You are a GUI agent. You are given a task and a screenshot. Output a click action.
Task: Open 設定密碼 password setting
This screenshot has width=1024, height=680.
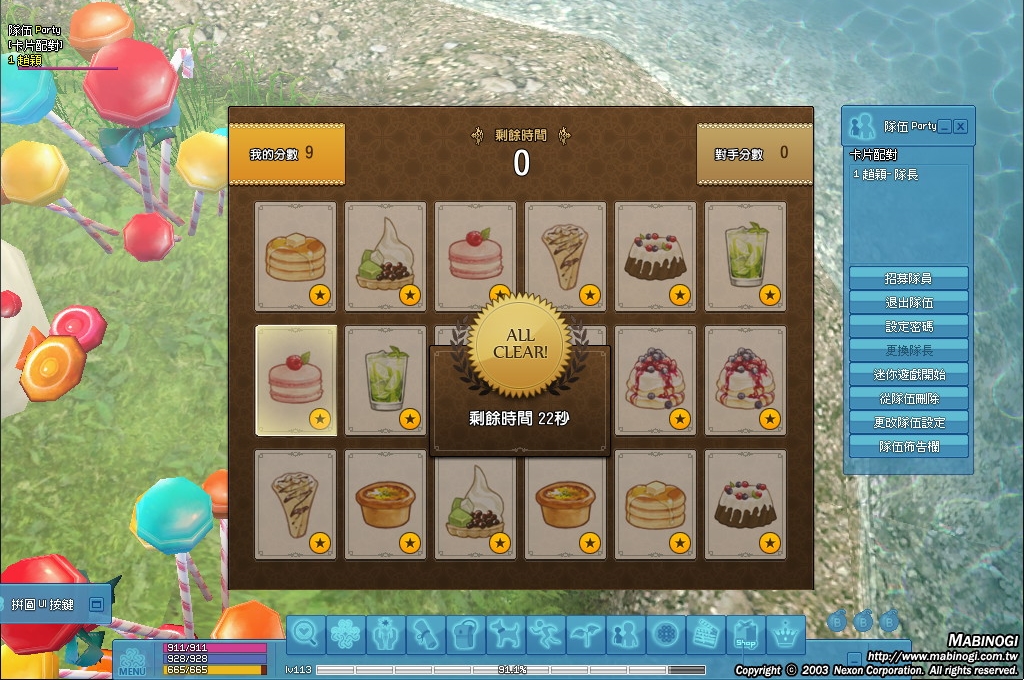click(908, 326)
